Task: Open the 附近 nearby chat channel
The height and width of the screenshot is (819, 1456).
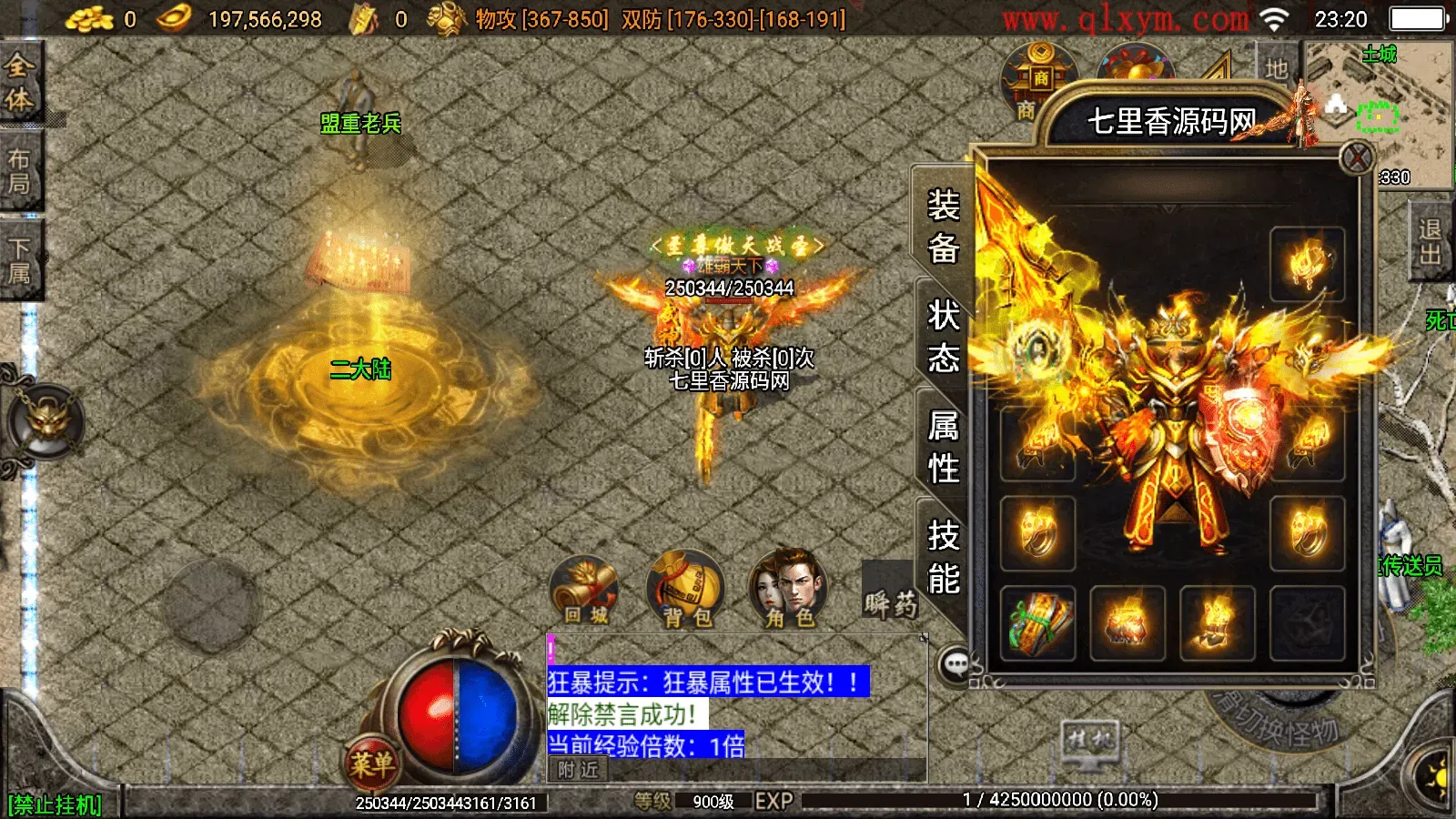Action: pyautogui.click(x=580, y=770)
